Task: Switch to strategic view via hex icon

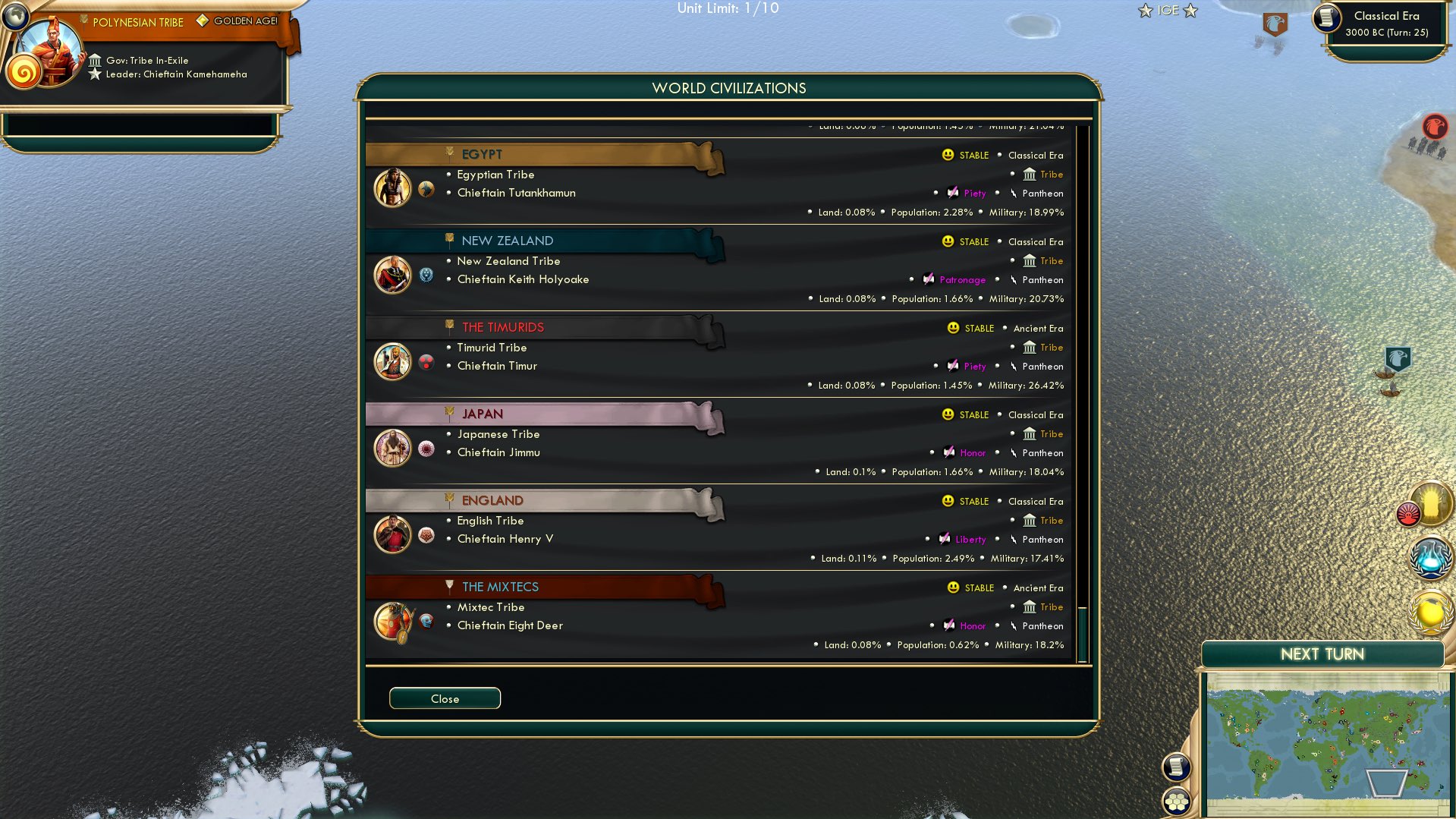Action: point(1177,801)
